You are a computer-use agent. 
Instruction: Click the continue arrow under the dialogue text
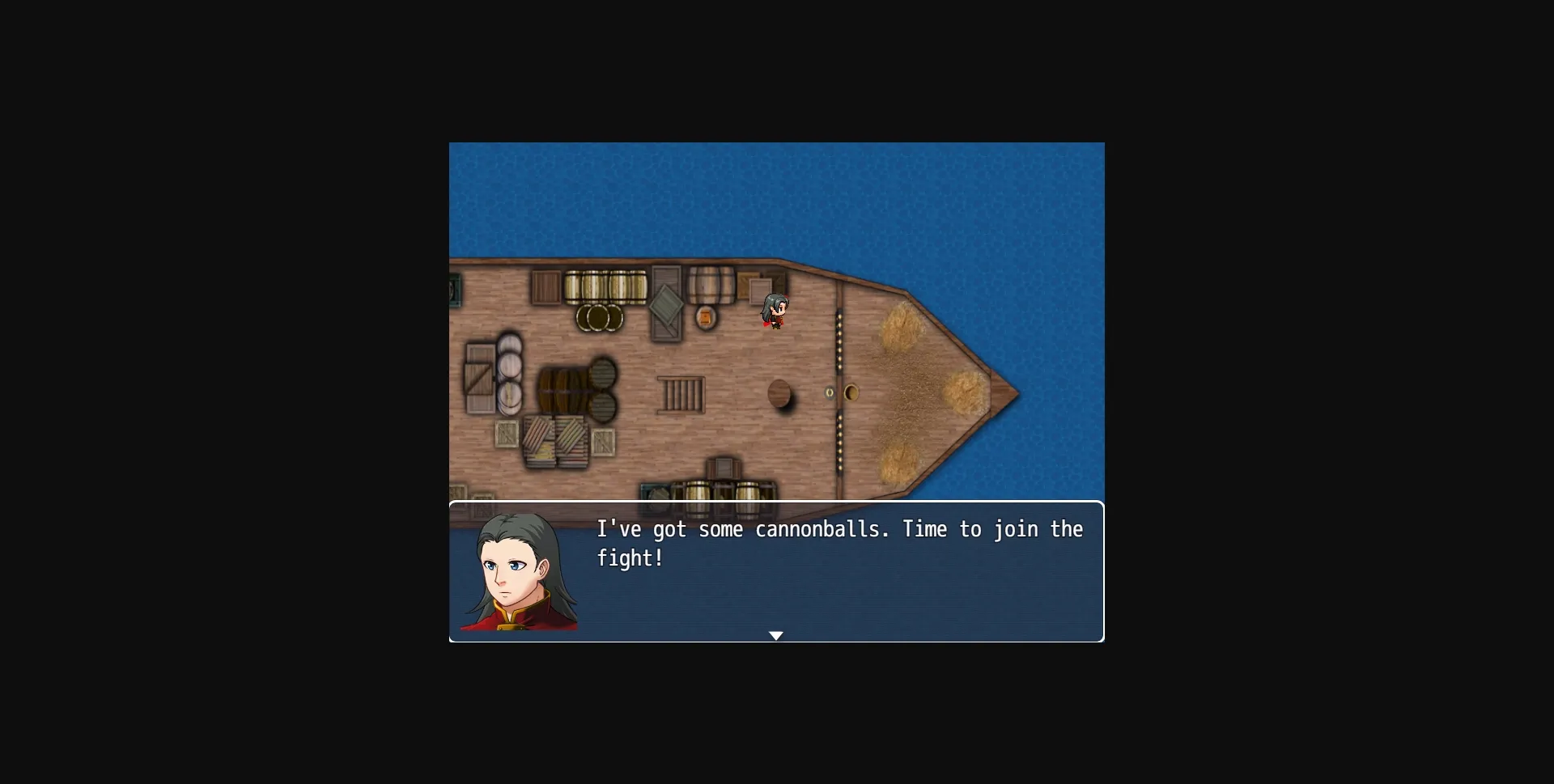coord(776,636)
